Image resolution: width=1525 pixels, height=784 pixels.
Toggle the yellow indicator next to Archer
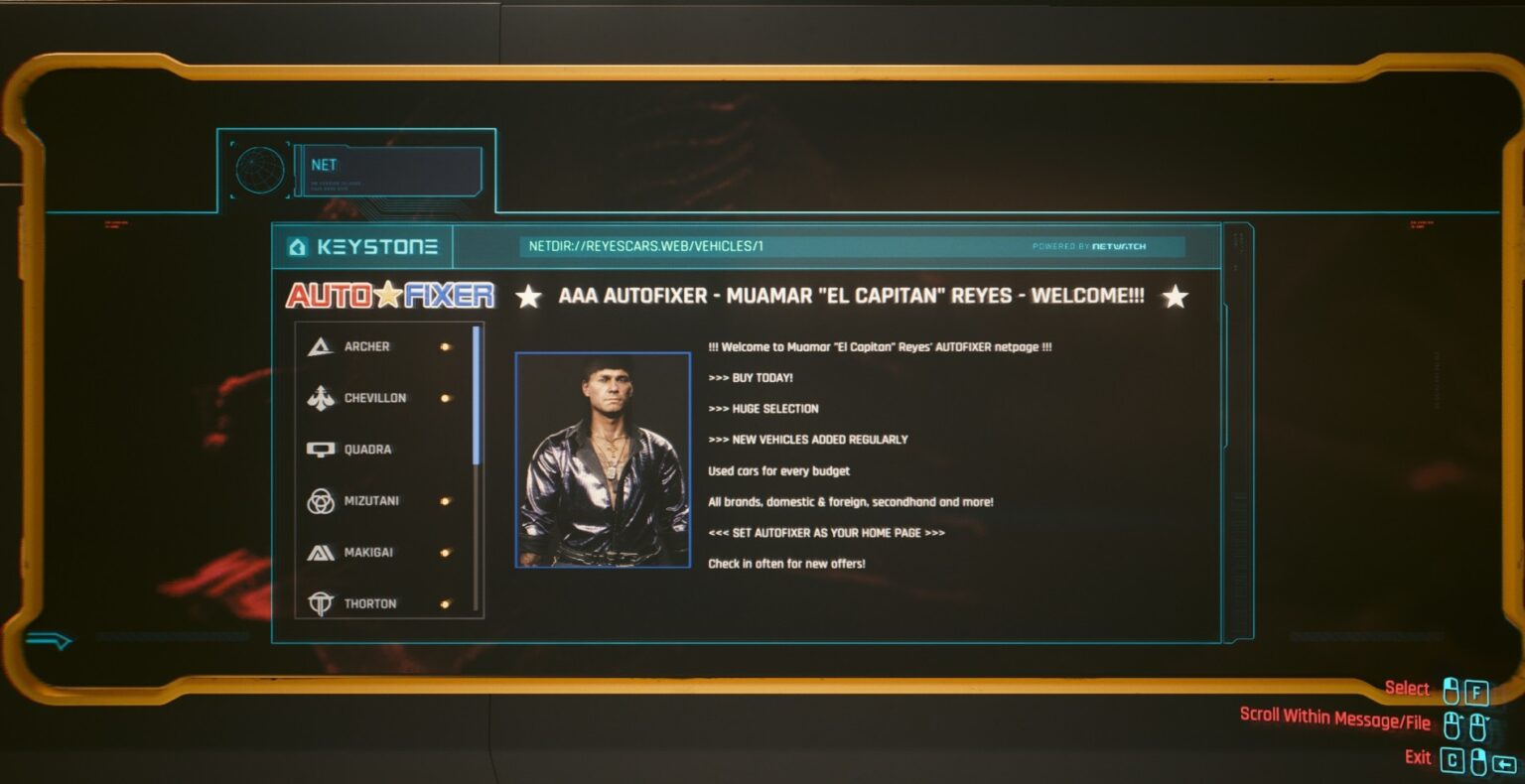tap(446, 345)
